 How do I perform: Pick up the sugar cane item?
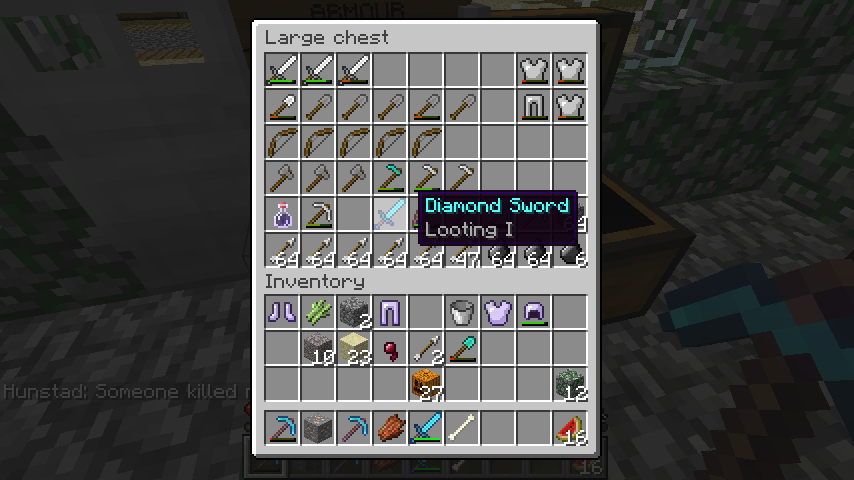click(x=319, y=313)
